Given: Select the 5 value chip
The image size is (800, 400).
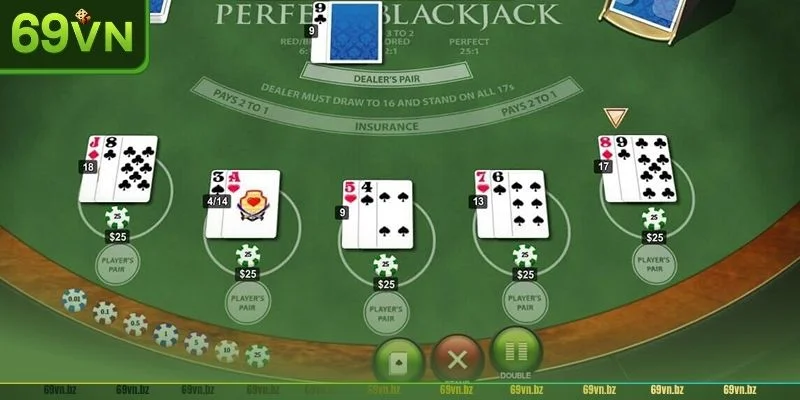Looking at the screenshot, I should 196,343.
